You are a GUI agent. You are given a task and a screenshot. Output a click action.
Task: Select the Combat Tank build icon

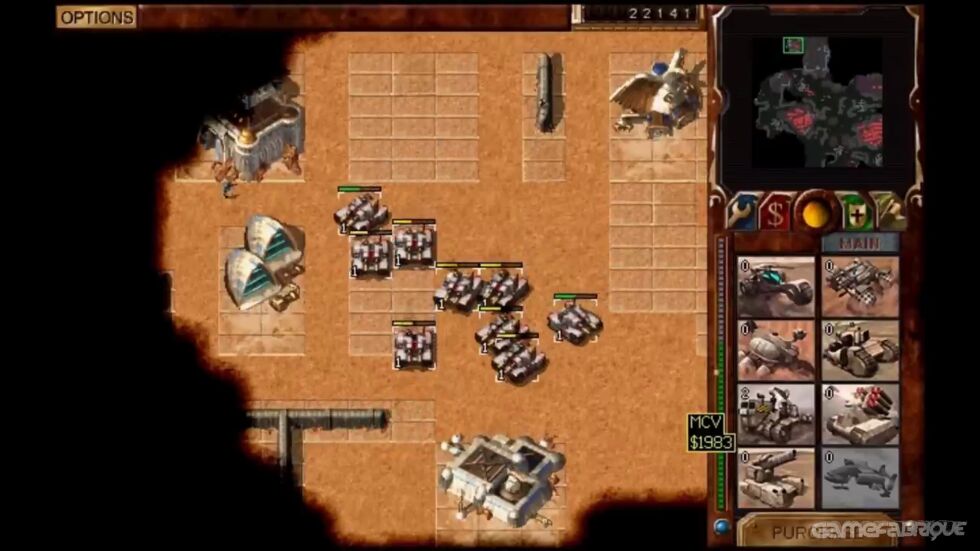[x=860, y=350]
